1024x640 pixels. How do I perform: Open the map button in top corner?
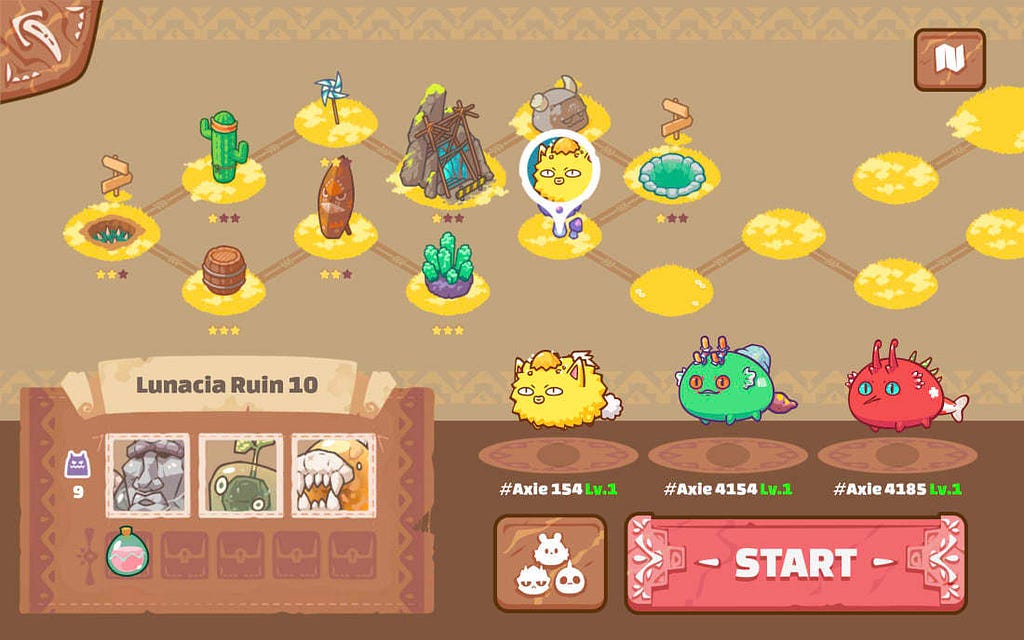point(949,60)
